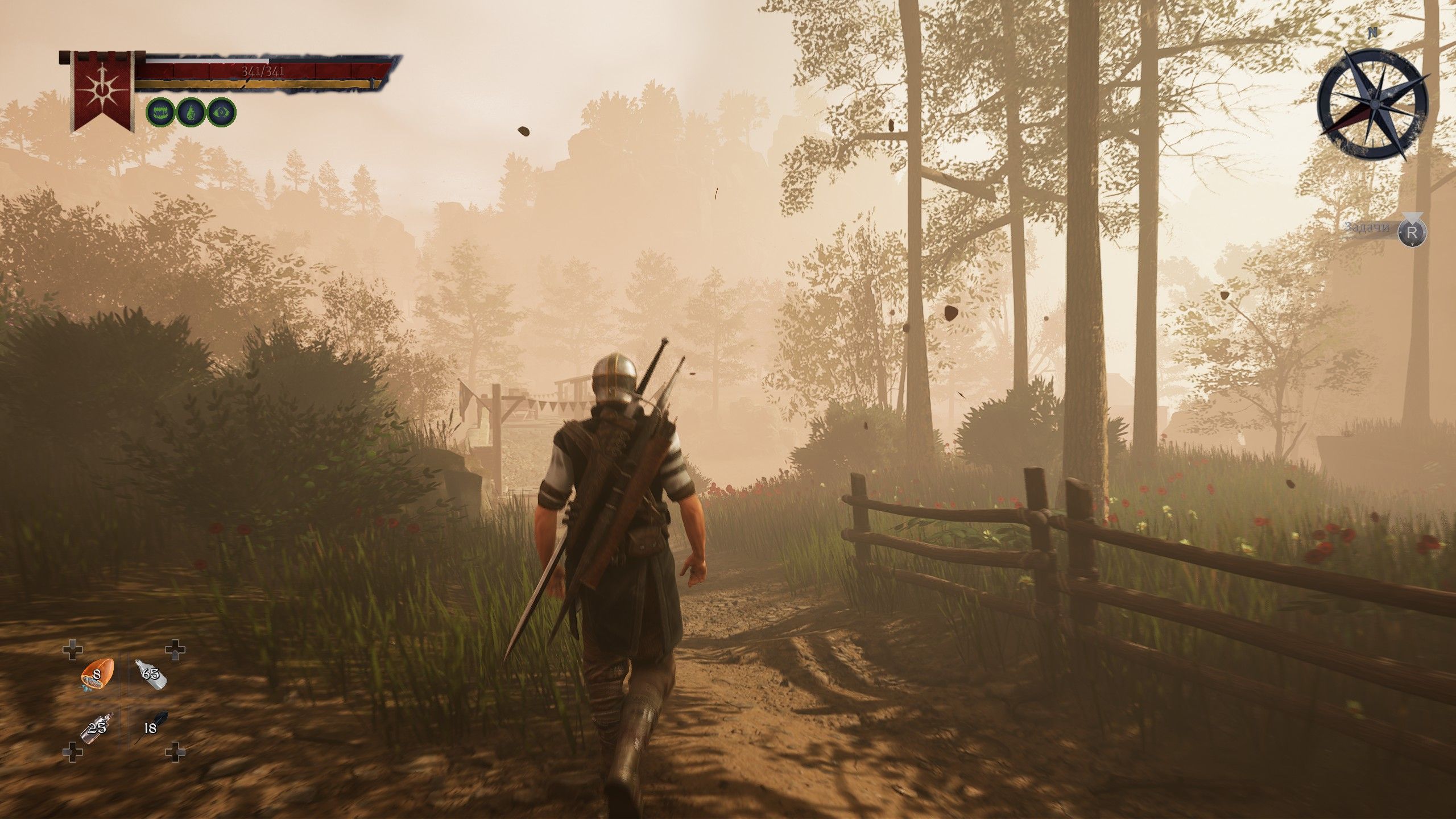Image resolution: width=1456 pixels, height=819 pixels.
Task: Select the clear vial slot showing 25
Action: pyautogui.click(x=98, y=728)
